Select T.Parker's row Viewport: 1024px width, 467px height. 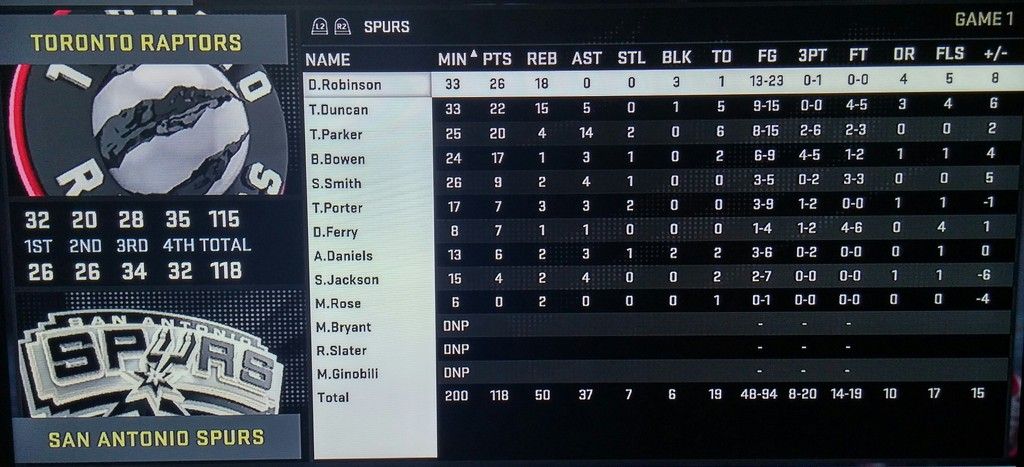pos(336,134)
